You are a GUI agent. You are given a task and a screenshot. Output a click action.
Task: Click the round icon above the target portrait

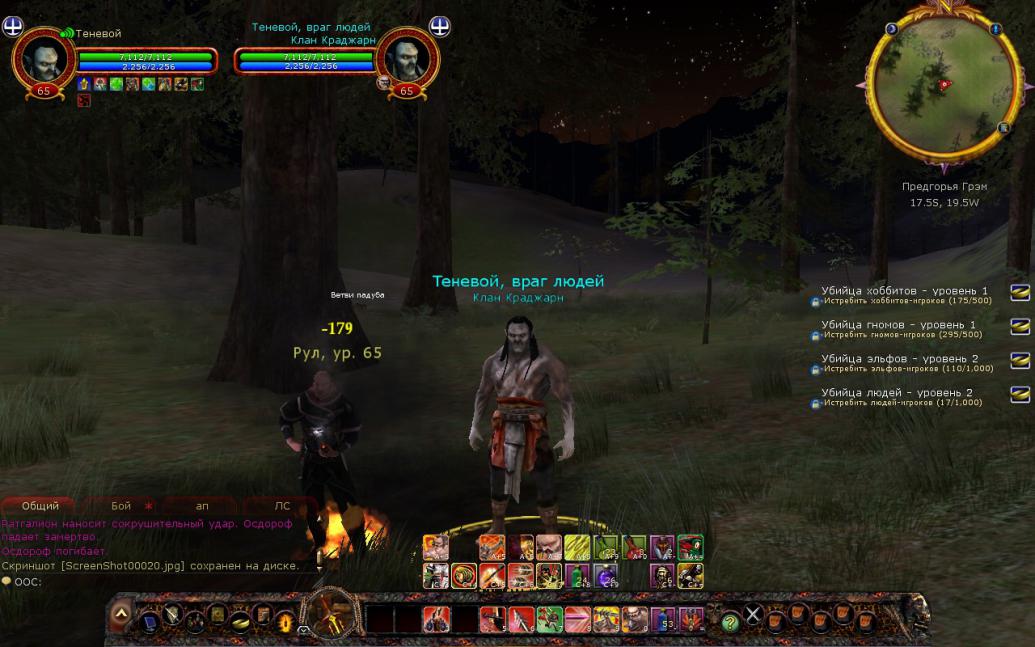coord(439,25)
